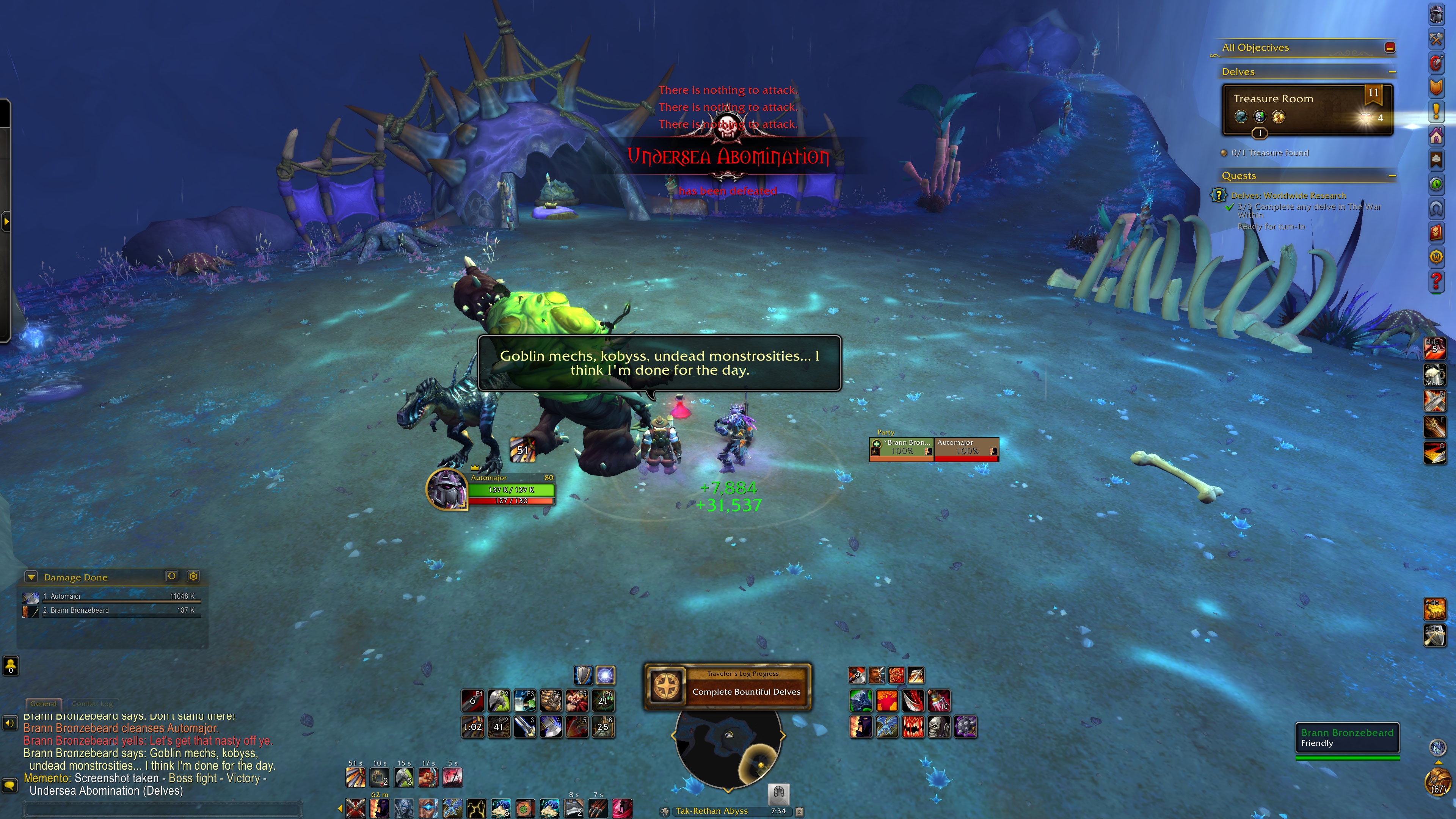Image resolution: width=1456 pixels, height=819 pixels.
Task: Click the Automajor player portrait
Action: point(447,489)
